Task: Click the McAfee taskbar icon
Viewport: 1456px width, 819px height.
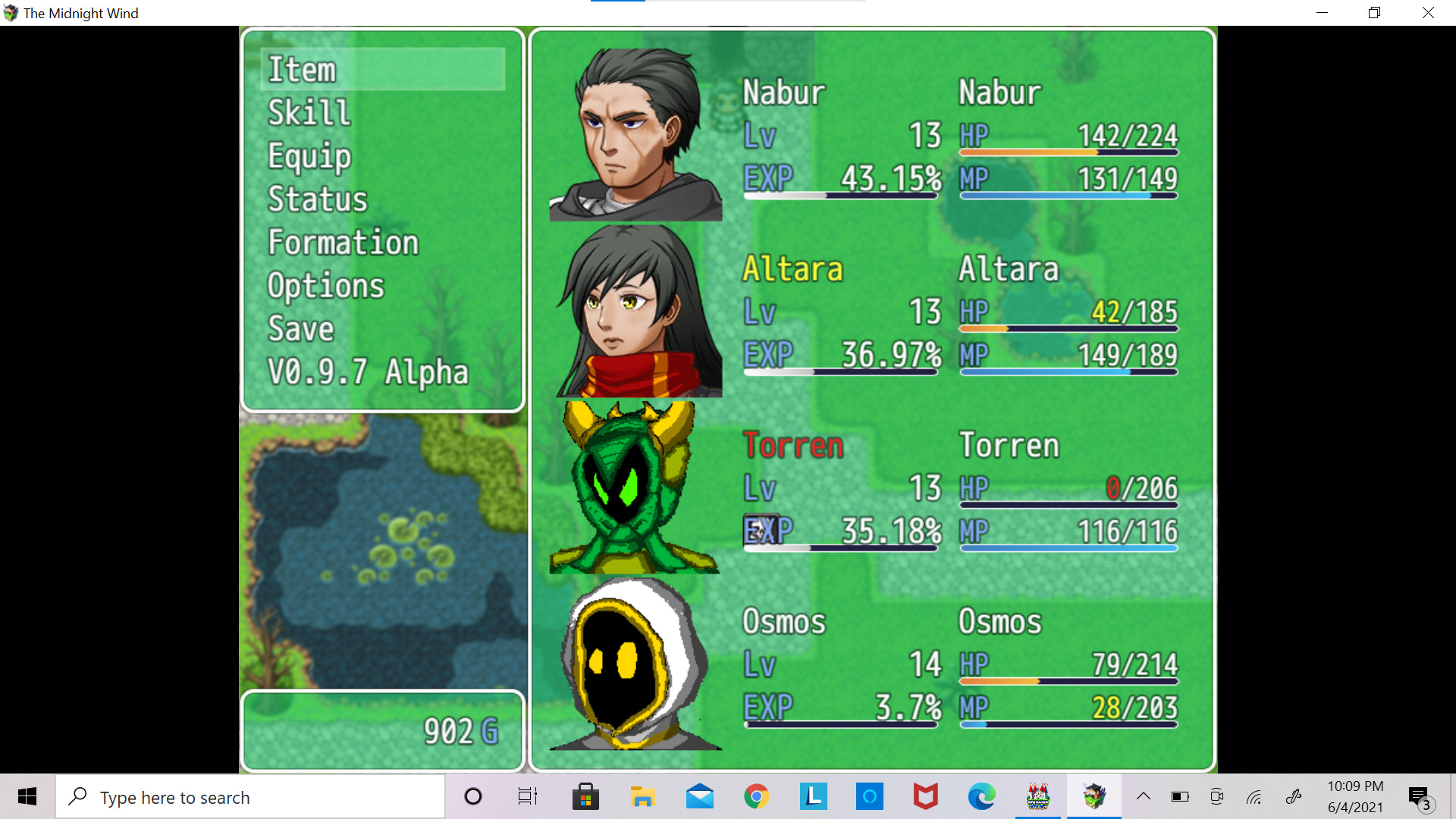Action: pyautogui.click(x=925, y=796)
